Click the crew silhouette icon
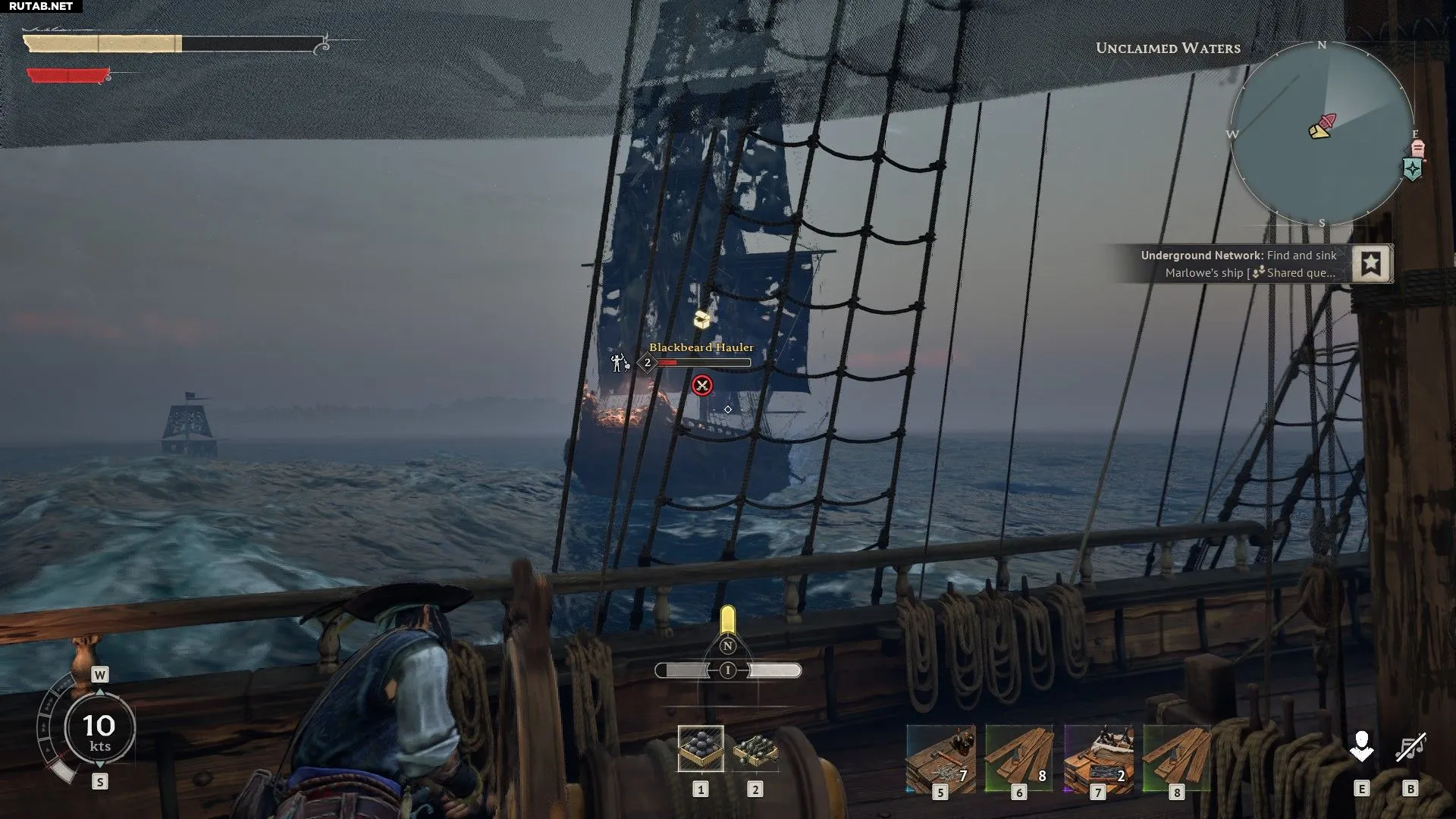The image size is (1456, 819). (x=1361, y=748)
